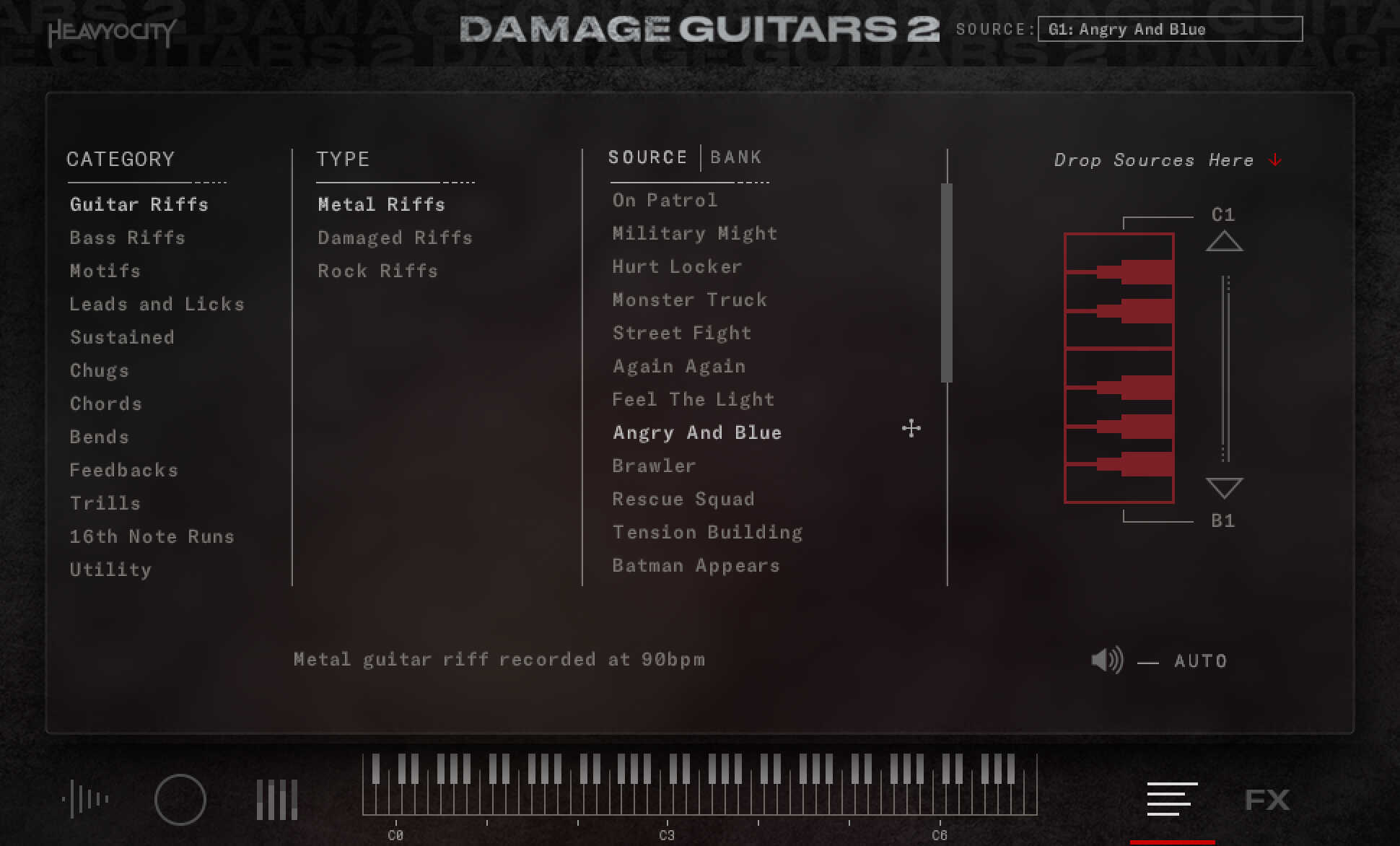Click the red down arrow beside Drop Sources Here
Viewport: 1400px width, 846px height.
pyautogui.click(x=1274, y=160)
